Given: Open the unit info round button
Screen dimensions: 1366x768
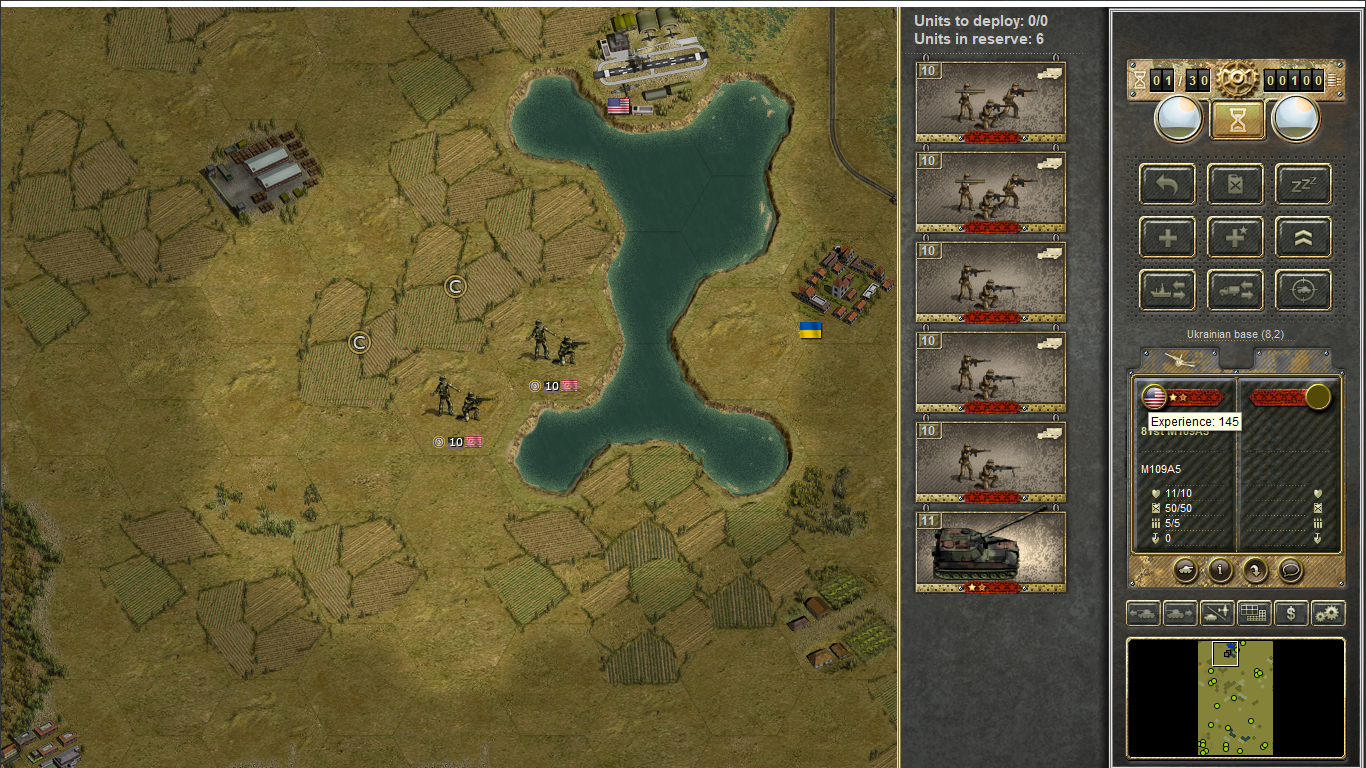Looking at the screenshot, I should (x=1220, y=570).
